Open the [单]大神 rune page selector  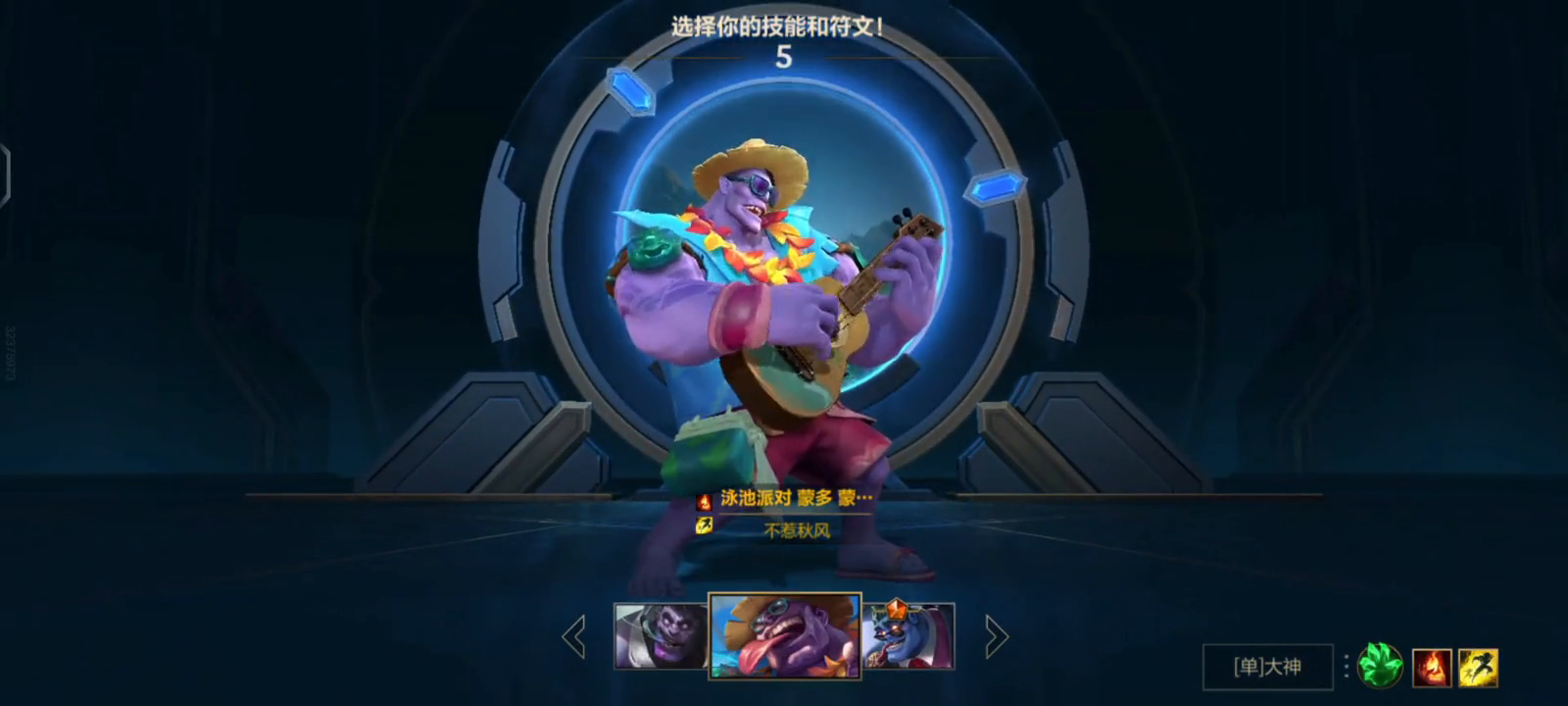coord(1267,667)
